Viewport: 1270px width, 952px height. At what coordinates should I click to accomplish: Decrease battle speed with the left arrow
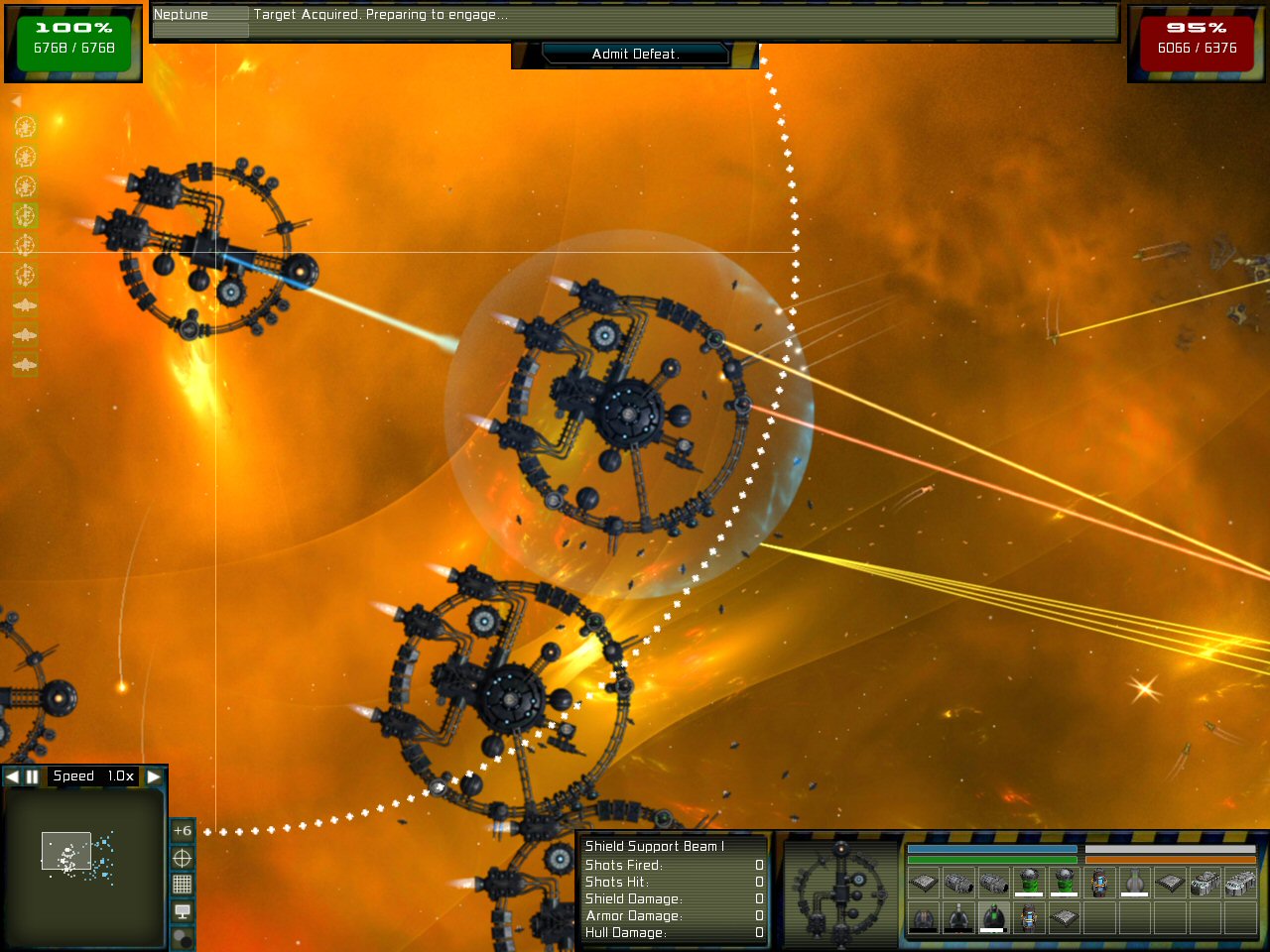12,776
